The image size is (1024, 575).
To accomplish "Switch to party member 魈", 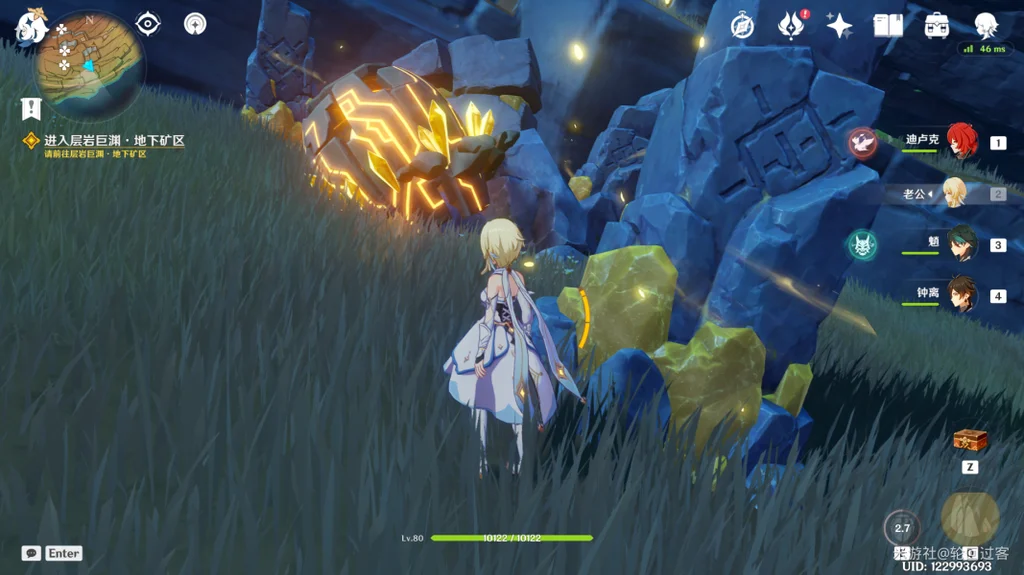I will [961, 244].
